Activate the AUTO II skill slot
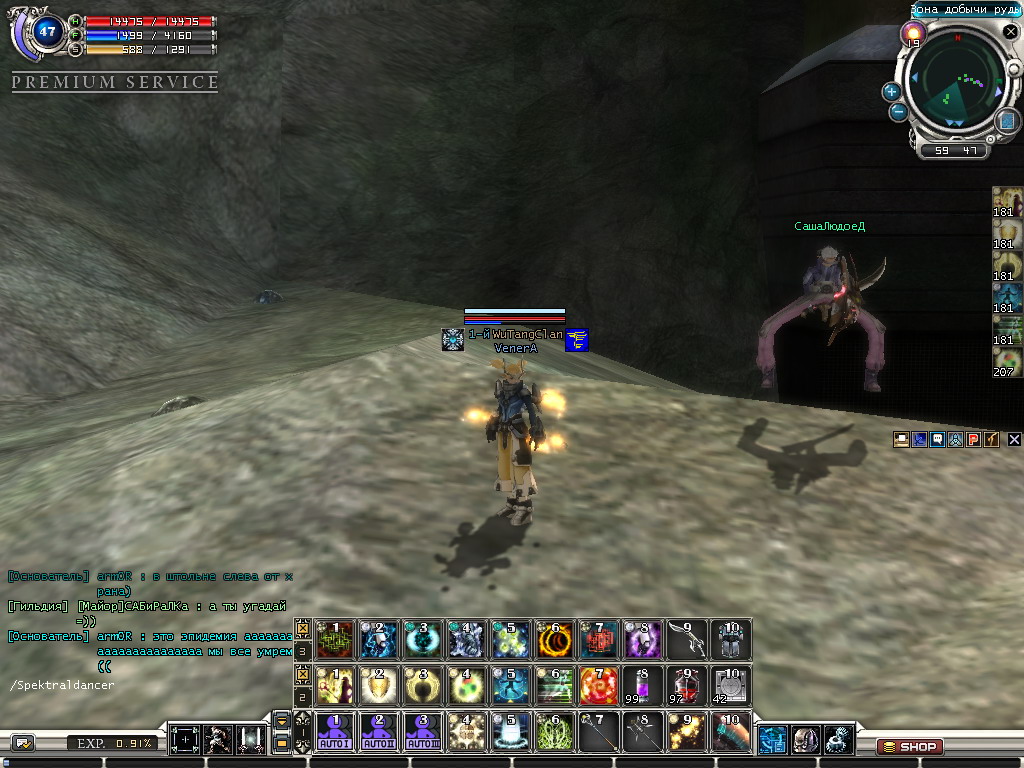Viewport: 1024px width, 768px height. 380,733
